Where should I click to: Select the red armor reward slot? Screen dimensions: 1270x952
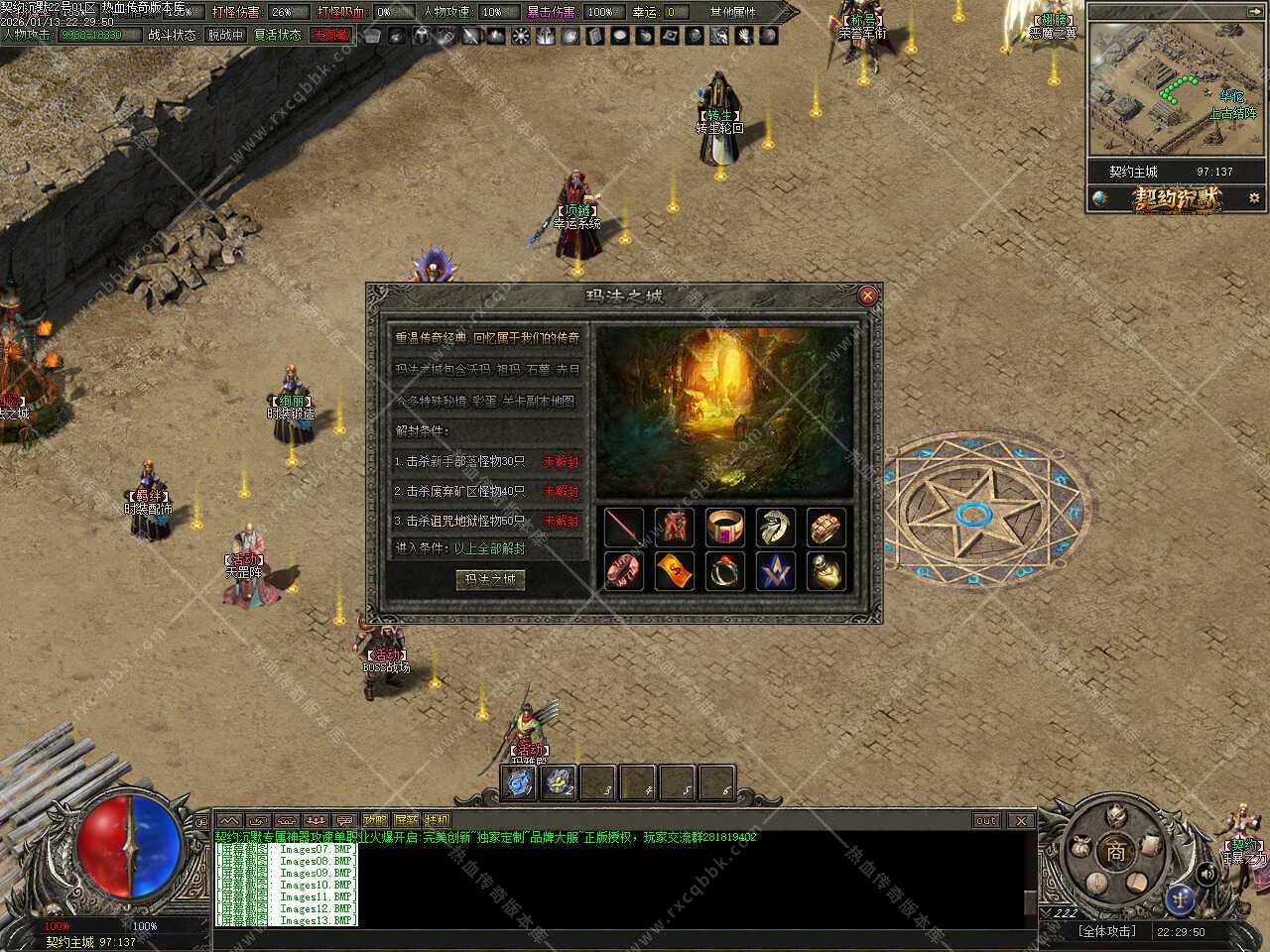pyautogui.click(x=675, y=528)
